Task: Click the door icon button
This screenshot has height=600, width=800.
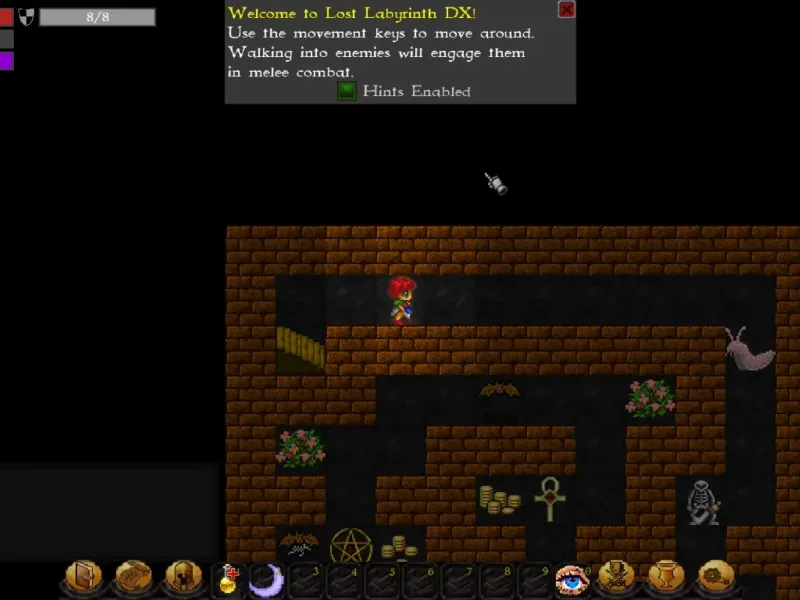Action: click(84, 577)
